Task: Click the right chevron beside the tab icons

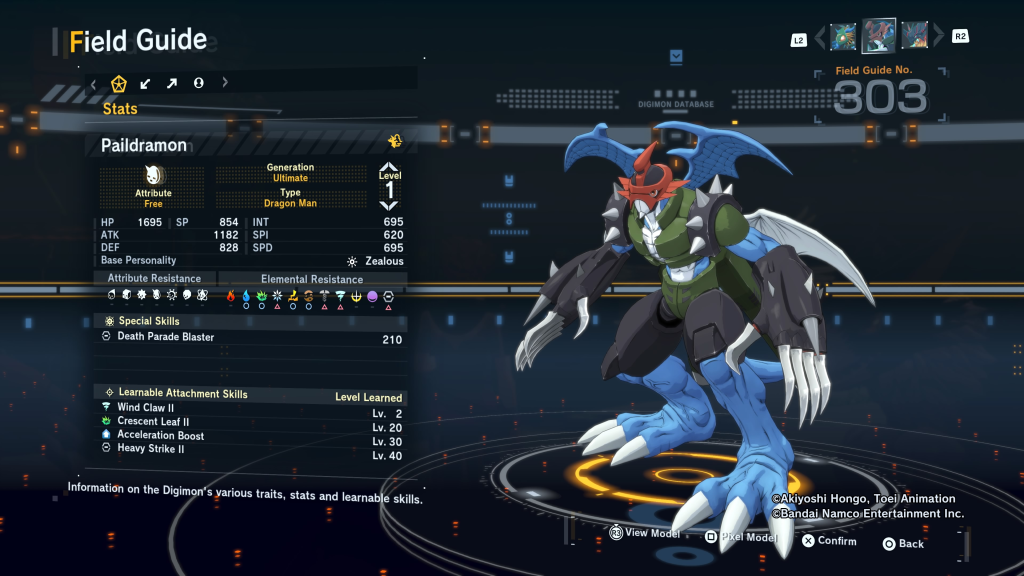Action: tap(225, 83)
